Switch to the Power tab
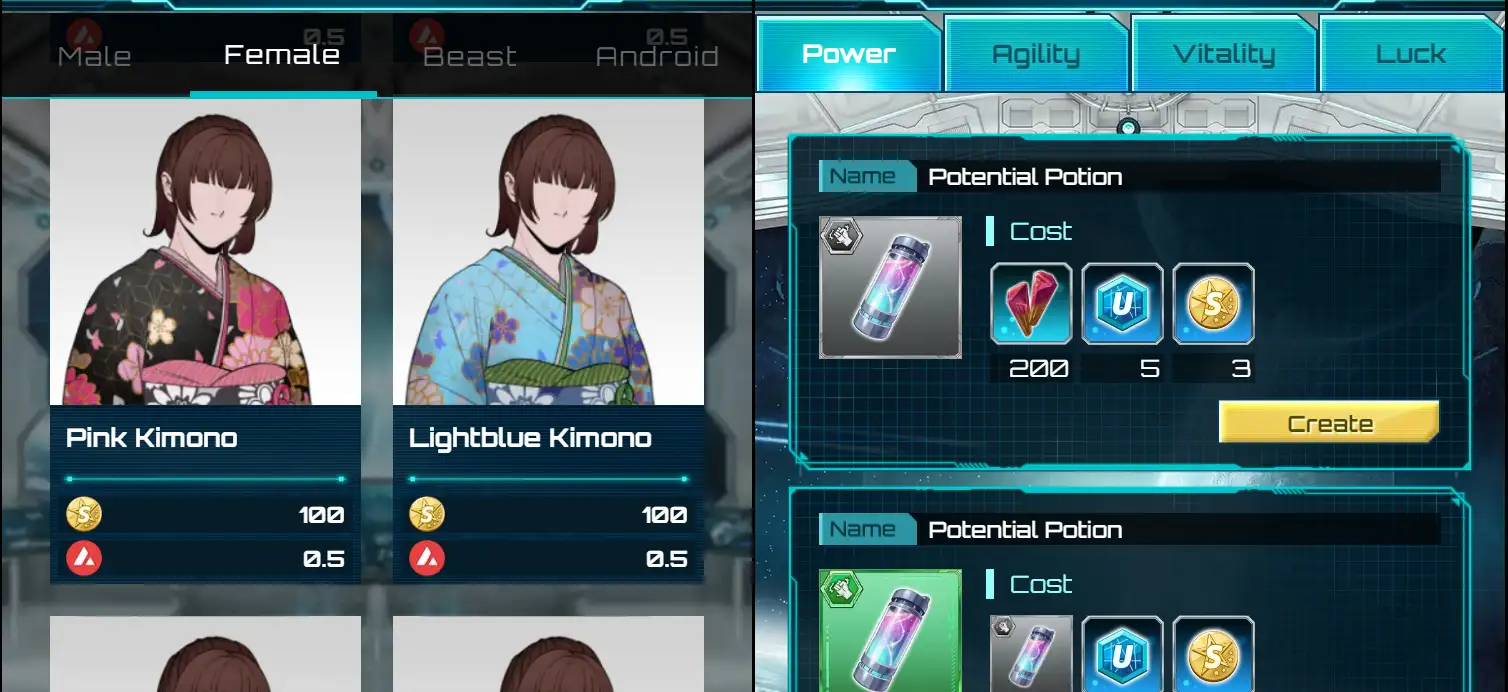The width and height of the screenshot is (1508, 692). pyautogui.click(x=848, y=54)
